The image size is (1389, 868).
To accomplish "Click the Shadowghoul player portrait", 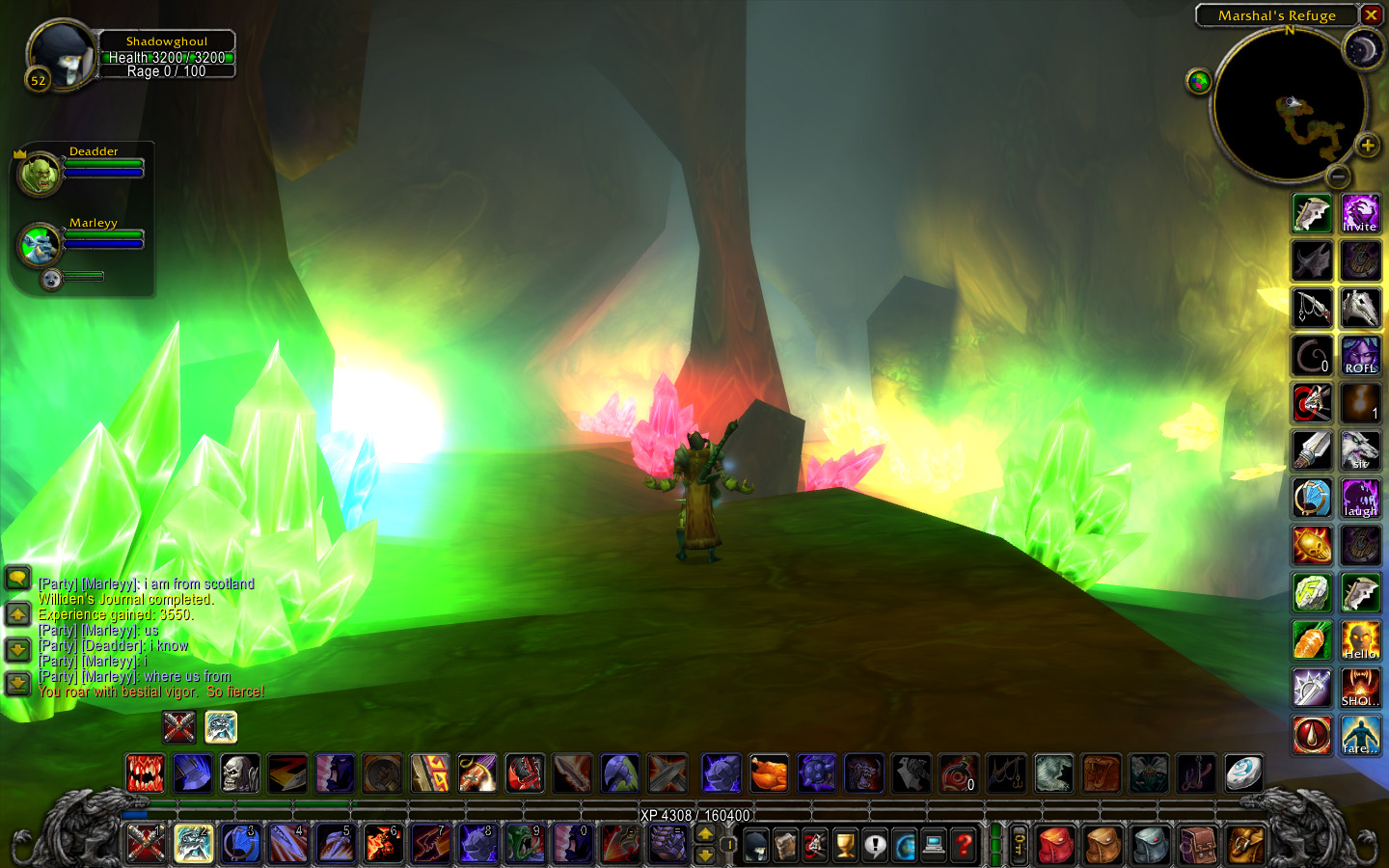I will [63, 56].
